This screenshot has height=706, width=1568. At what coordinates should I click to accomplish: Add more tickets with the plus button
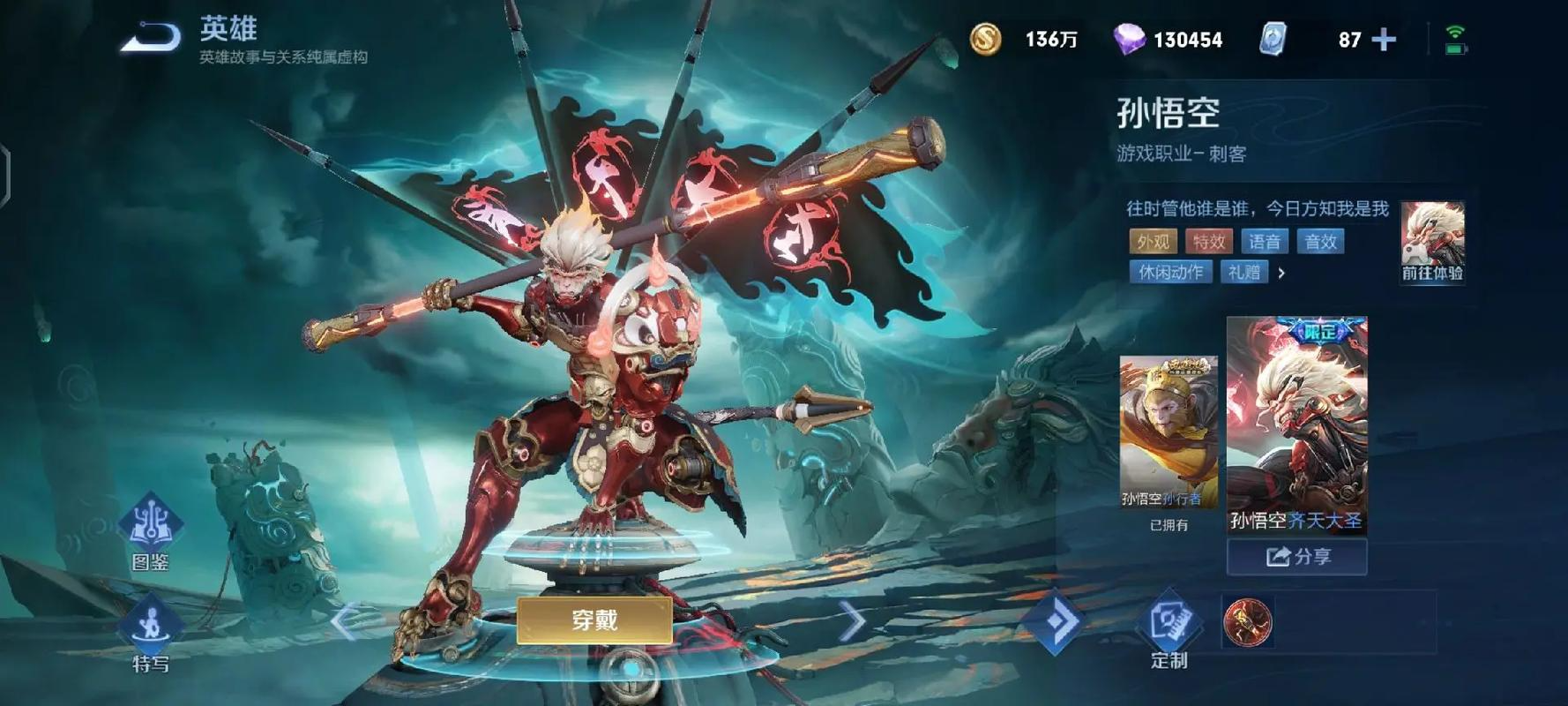1384,40
